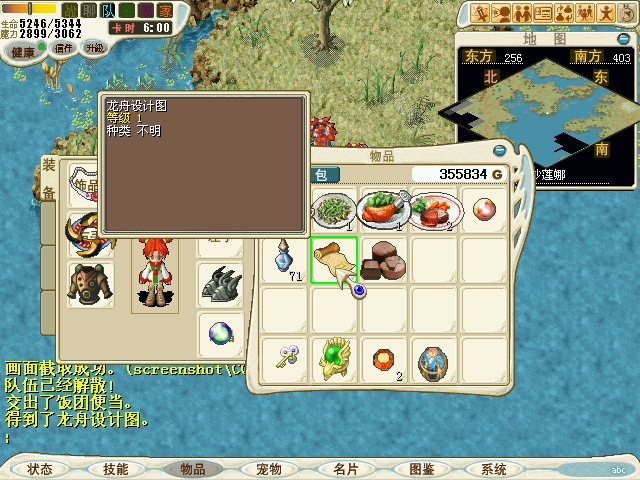Click the 健康 health button
Image resolution: width=640 pixels, height=480 pixels.
[x=23, y=50]
